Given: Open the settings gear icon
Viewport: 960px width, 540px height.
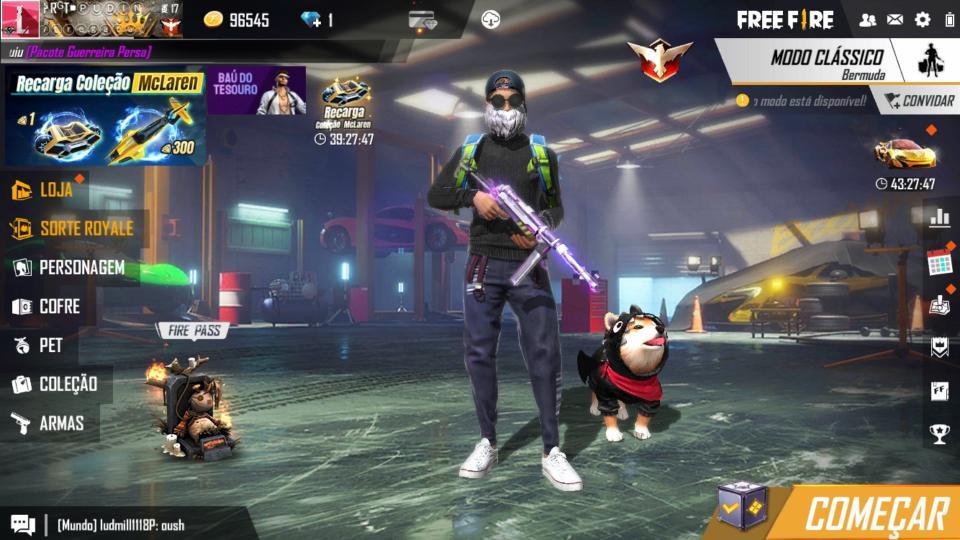Looking at the screenshot, I should (x=922, y=20).
